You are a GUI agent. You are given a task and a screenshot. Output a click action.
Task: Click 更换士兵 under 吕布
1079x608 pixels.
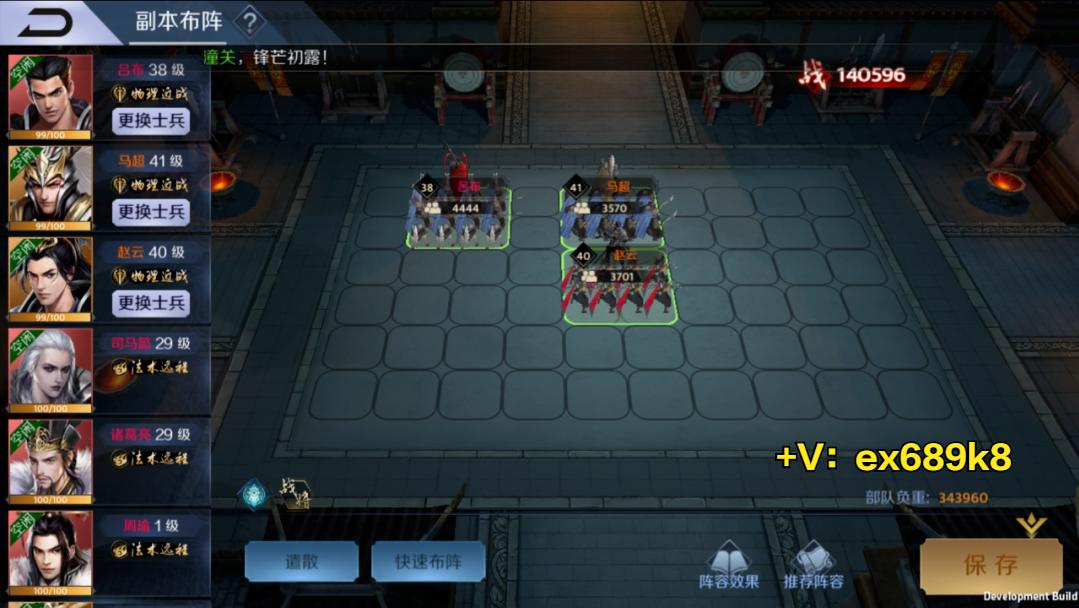(152, 121)
